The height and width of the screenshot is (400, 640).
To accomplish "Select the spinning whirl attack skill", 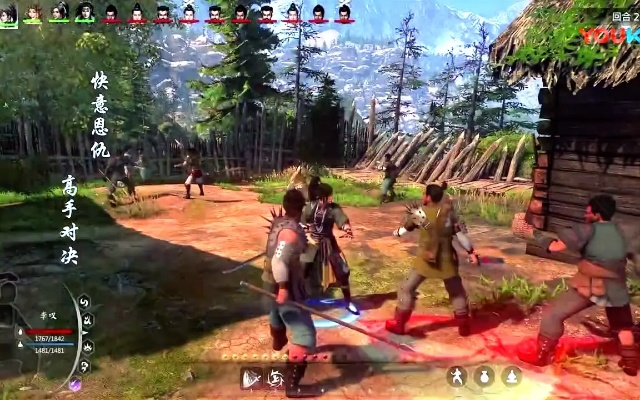I will click(x=275, y=378).
